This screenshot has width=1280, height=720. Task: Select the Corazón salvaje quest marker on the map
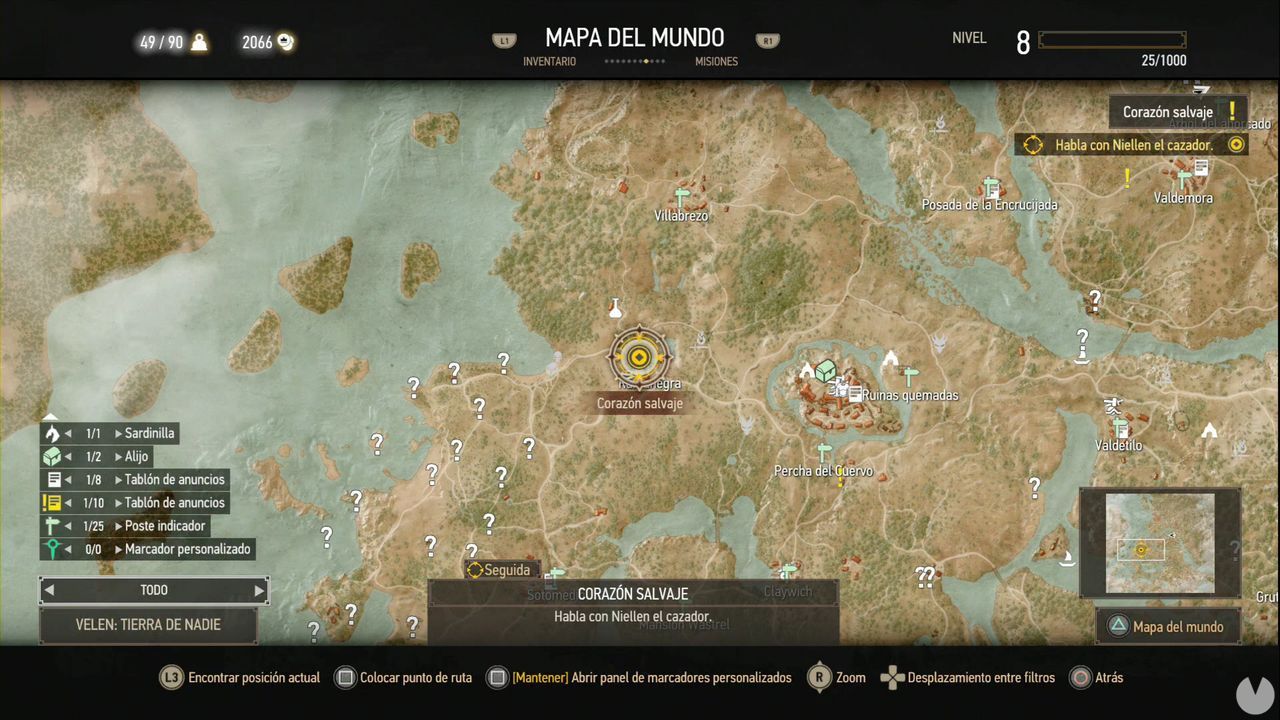[639, 356]
